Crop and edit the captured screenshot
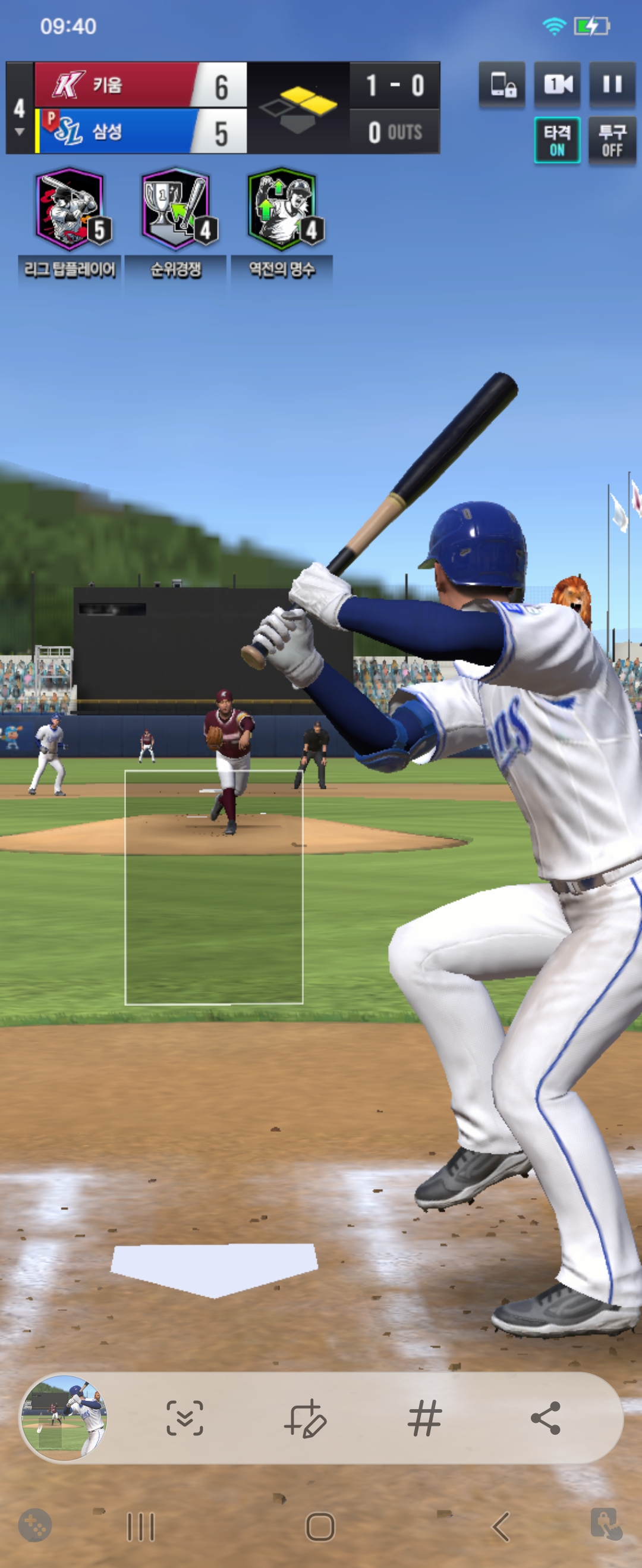Viewport: 642px width, 1568px height. 306,1418
